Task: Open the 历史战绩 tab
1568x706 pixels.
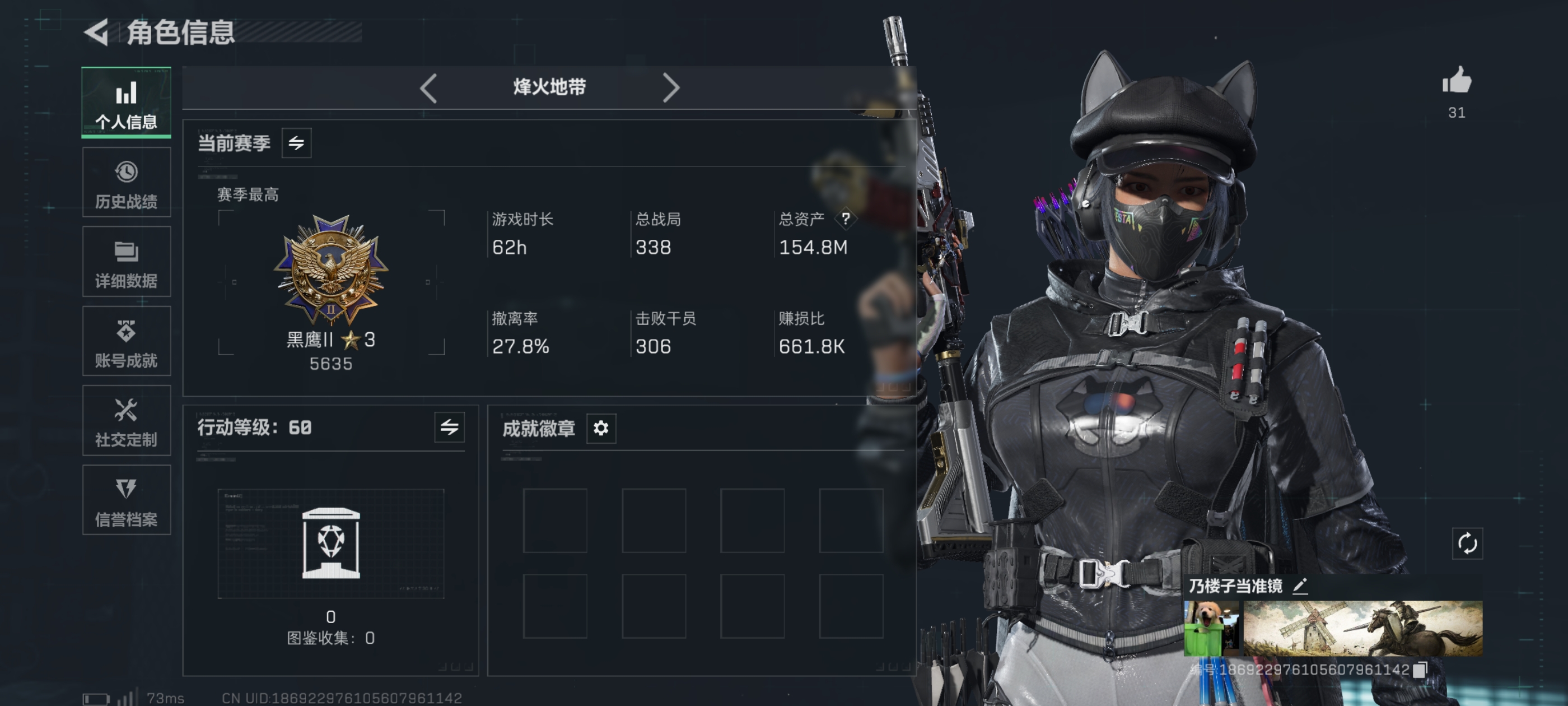Action: (126, 182)
